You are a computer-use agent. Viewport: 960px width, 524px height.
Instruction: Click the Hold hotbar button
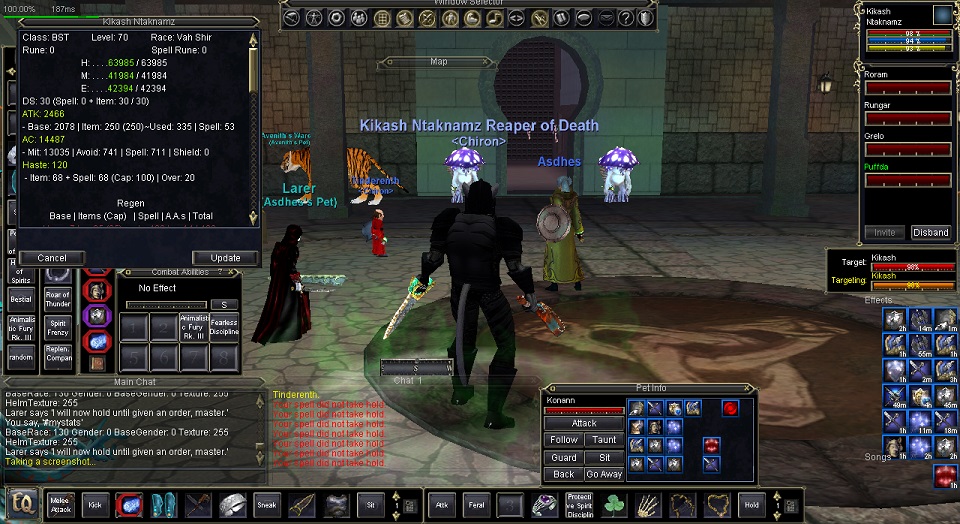tap(751, 505)
